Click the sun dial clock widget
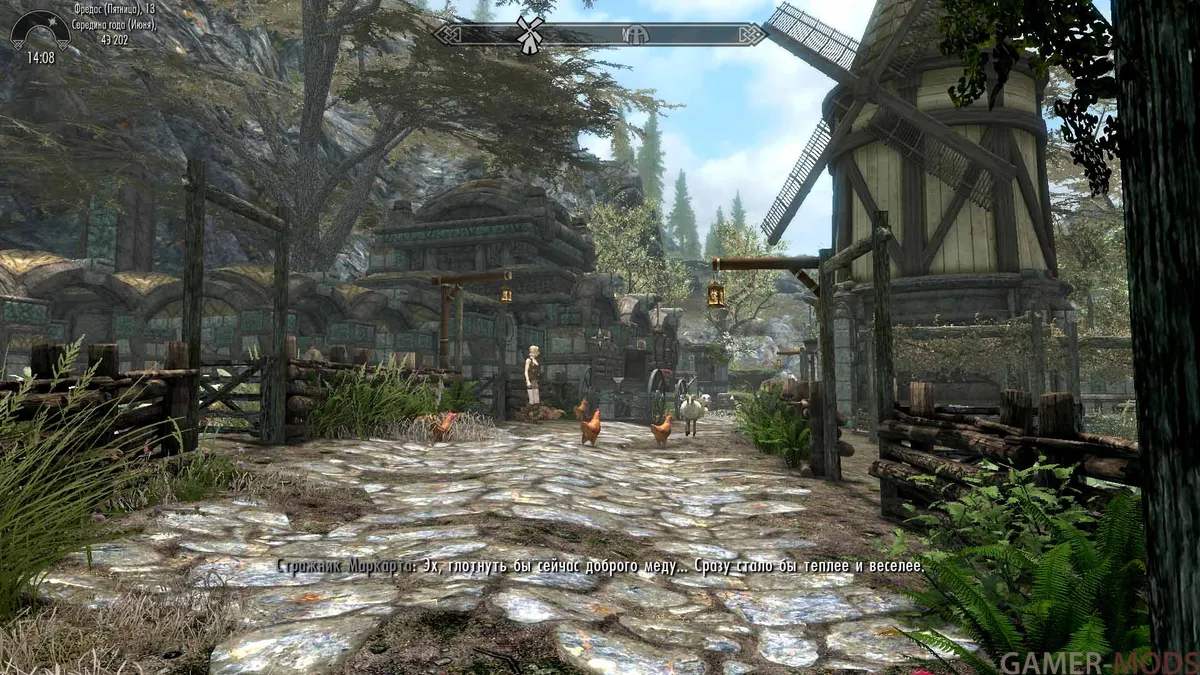 40,37
